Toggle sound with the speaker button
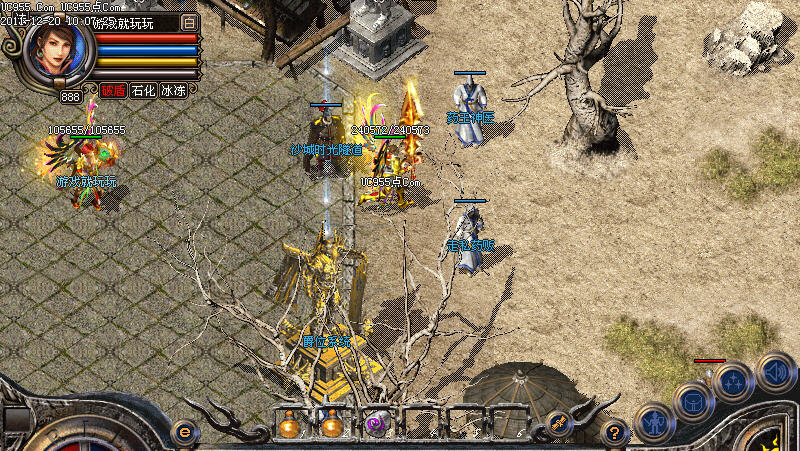This screenshot has height=451, width=800. pyautogui.click(x=775, y=371)
